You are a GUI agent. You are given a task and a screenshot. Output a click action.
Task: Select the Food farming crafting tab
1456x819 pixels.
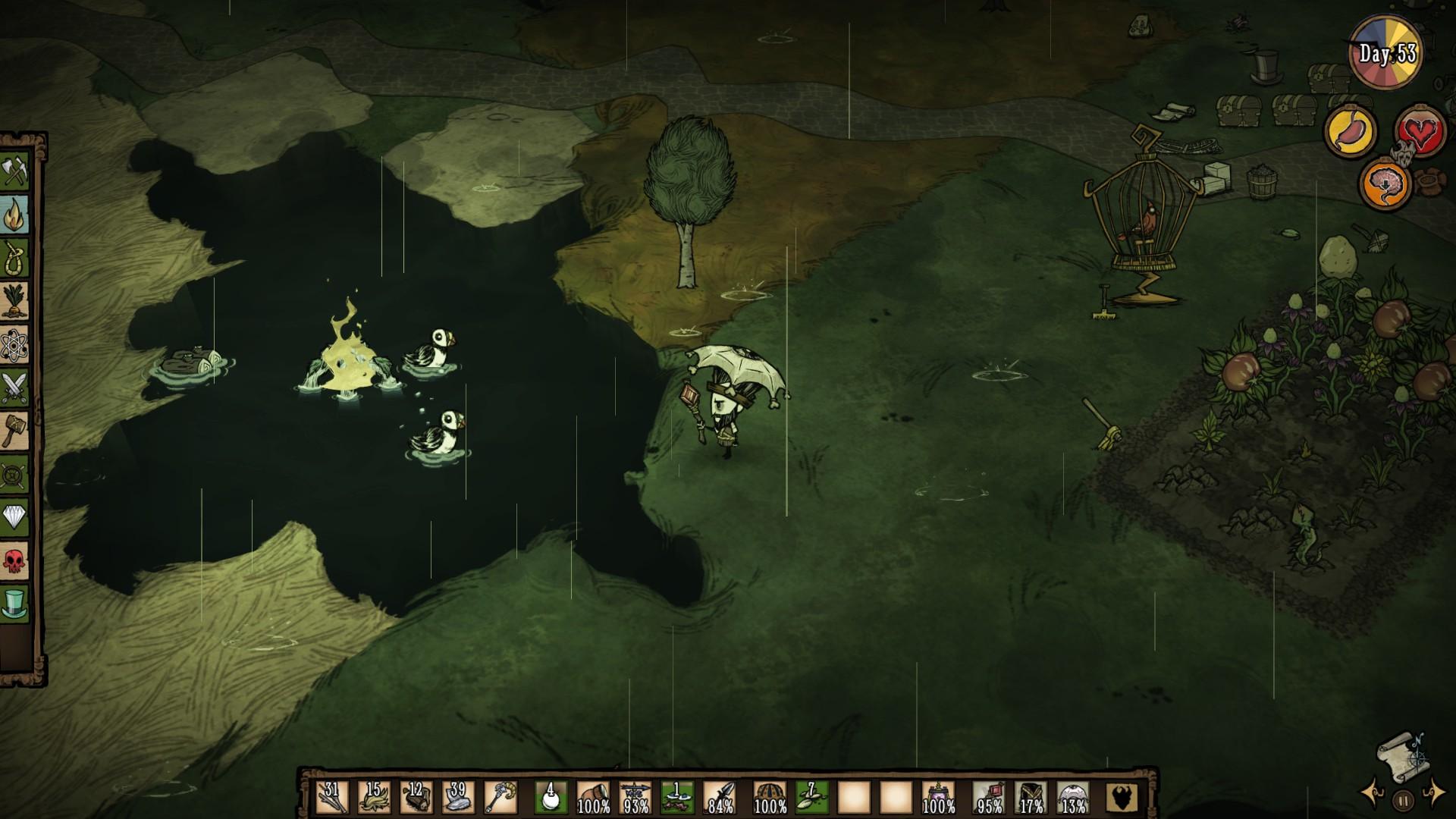coord(15,302)
